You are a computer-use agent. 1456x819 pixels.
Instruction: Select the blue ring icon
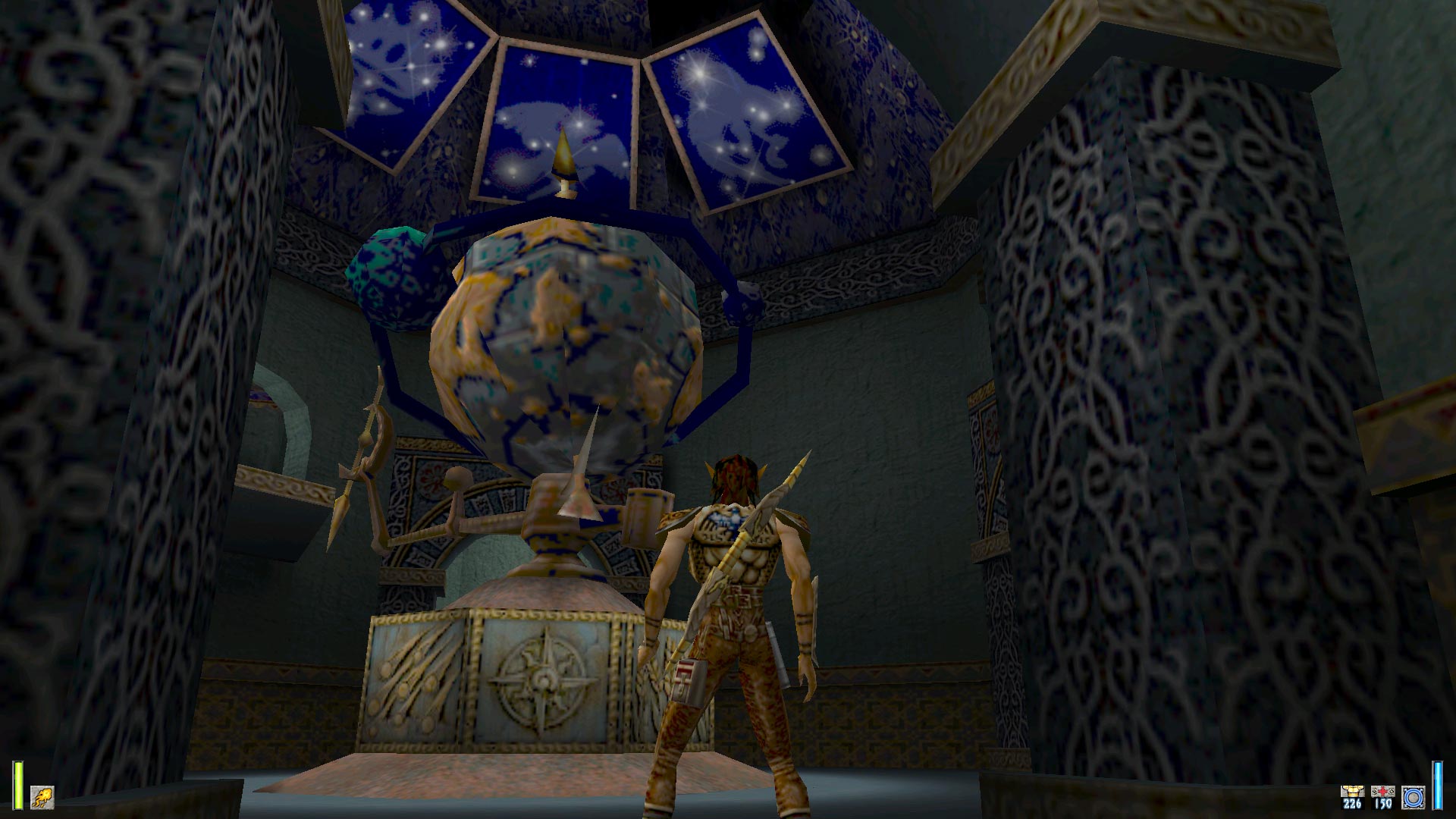coord(1414,797)
